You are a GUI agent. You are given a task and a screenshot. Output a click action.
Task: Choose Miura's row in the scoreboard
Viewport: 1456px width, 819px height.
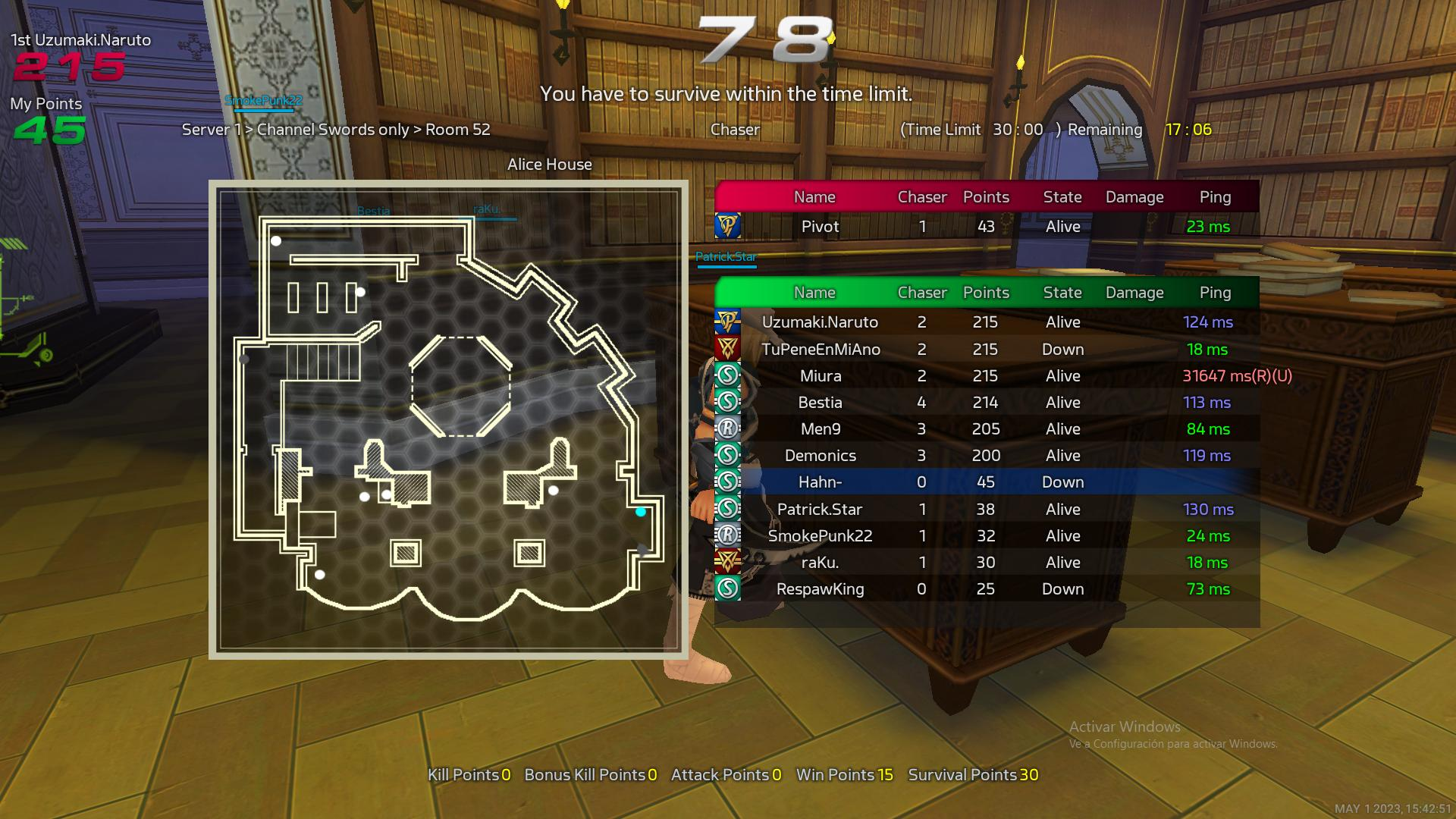(x=986, y=375)
